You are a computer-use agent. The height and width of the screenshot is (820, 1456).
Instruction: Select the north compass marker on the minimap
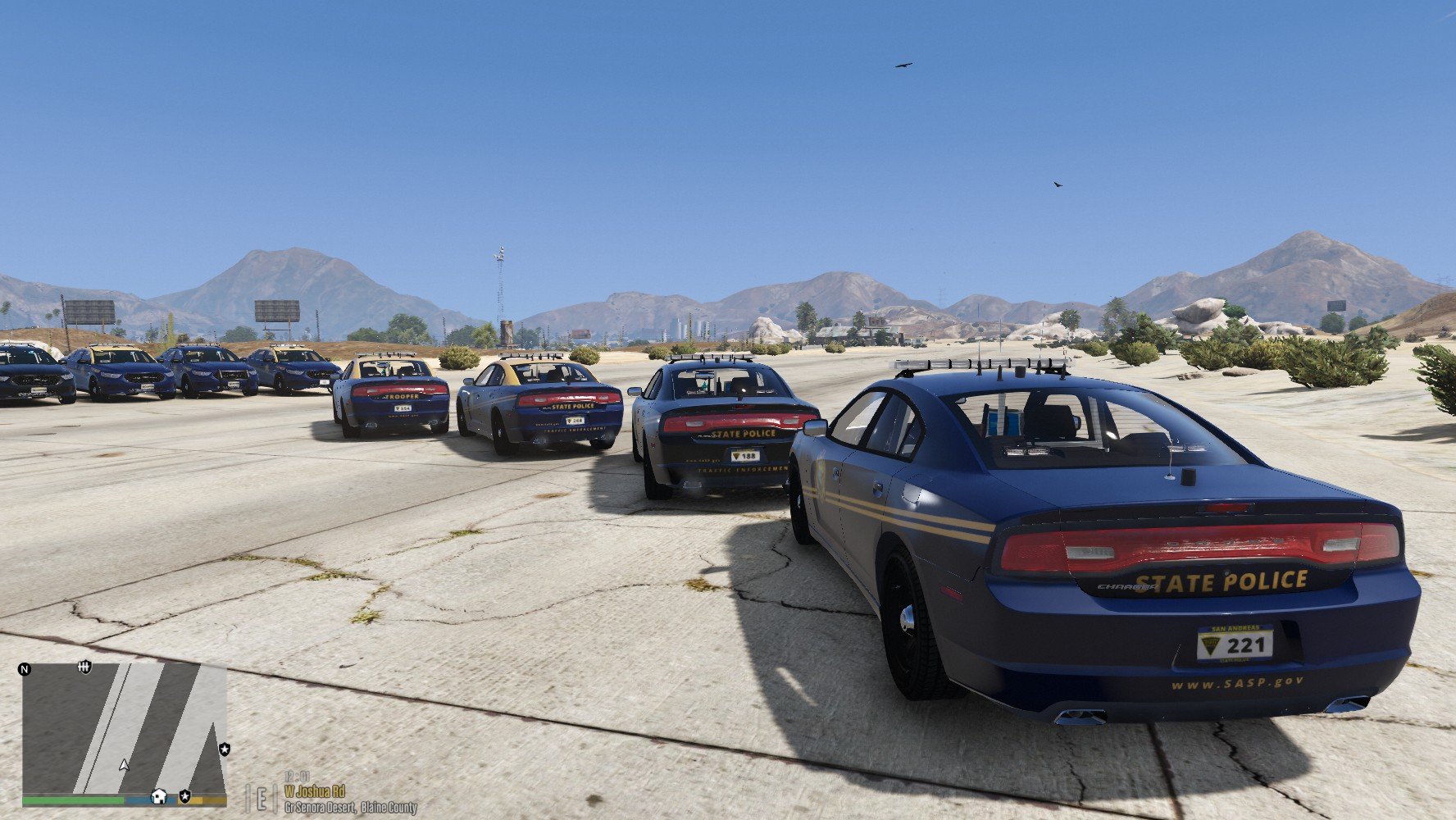coord(25,670)
